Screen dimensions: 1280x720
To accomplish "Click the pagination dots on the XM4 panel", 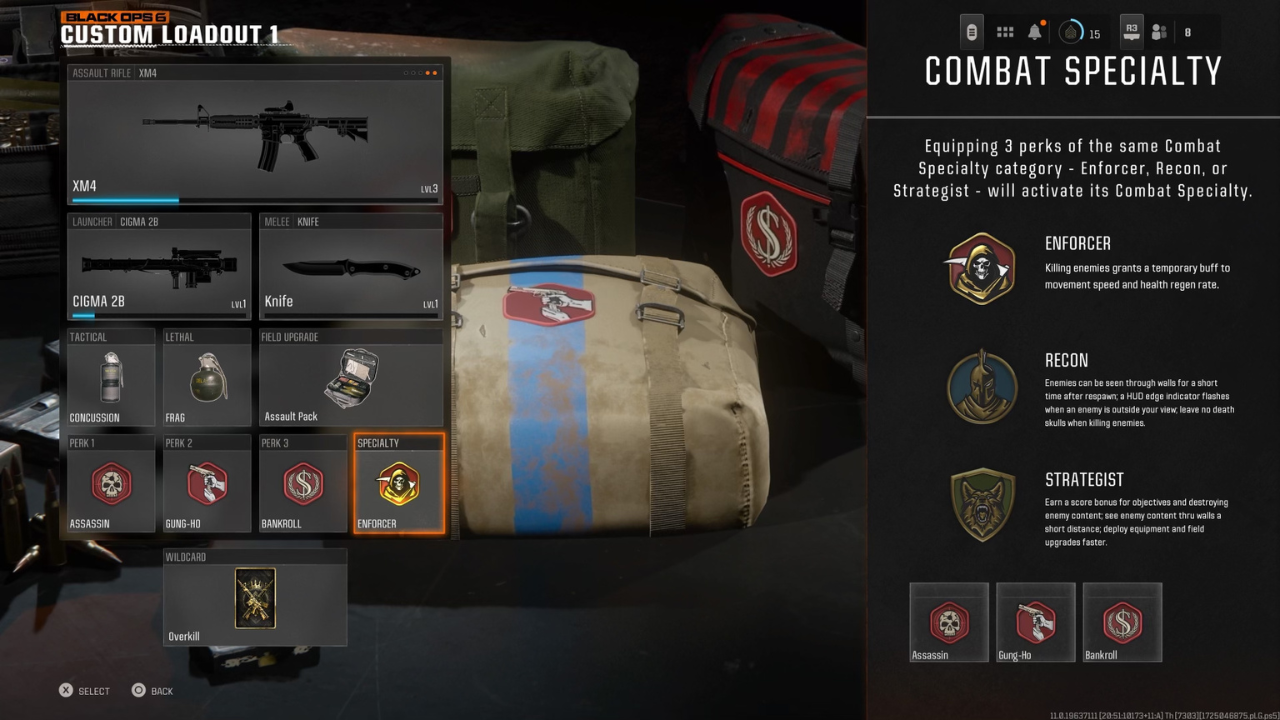I will (x=420, y=72).
